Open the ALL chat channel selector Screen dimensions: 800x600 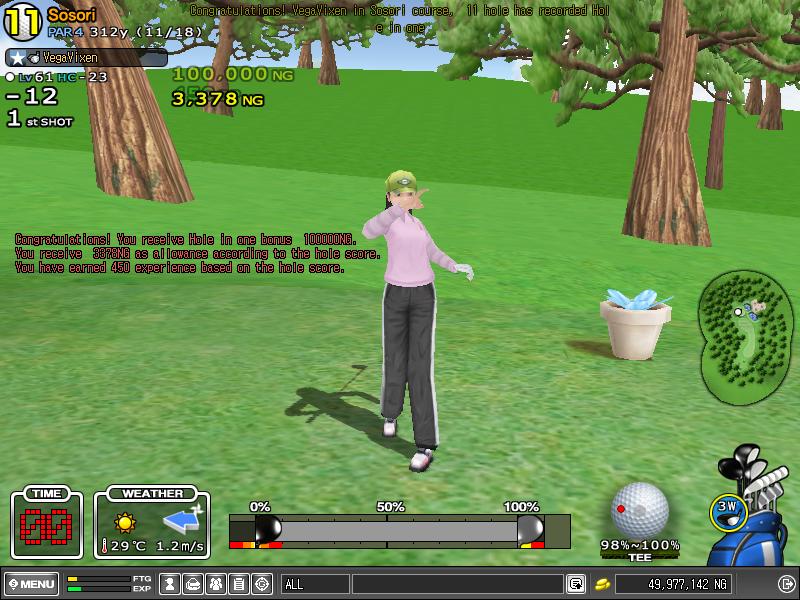point(314,584)
